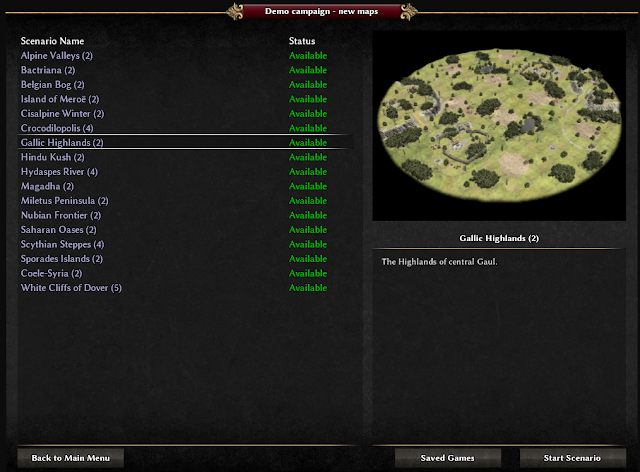Select the Magadha scenario
Screen dimensions: 640x472
tap(47, 186)
